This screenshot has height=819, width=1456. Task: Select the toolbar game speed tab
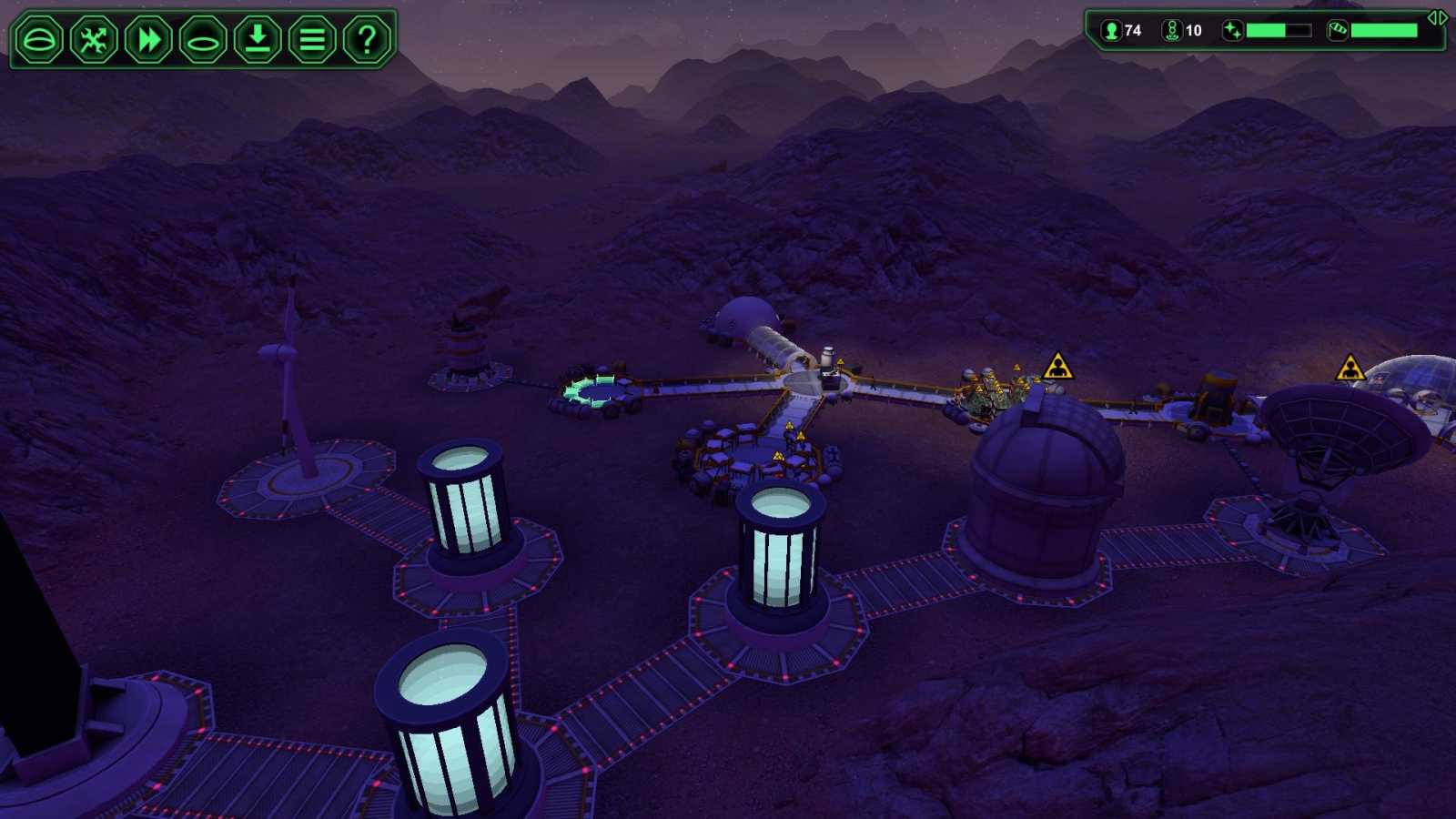[147, 39]
